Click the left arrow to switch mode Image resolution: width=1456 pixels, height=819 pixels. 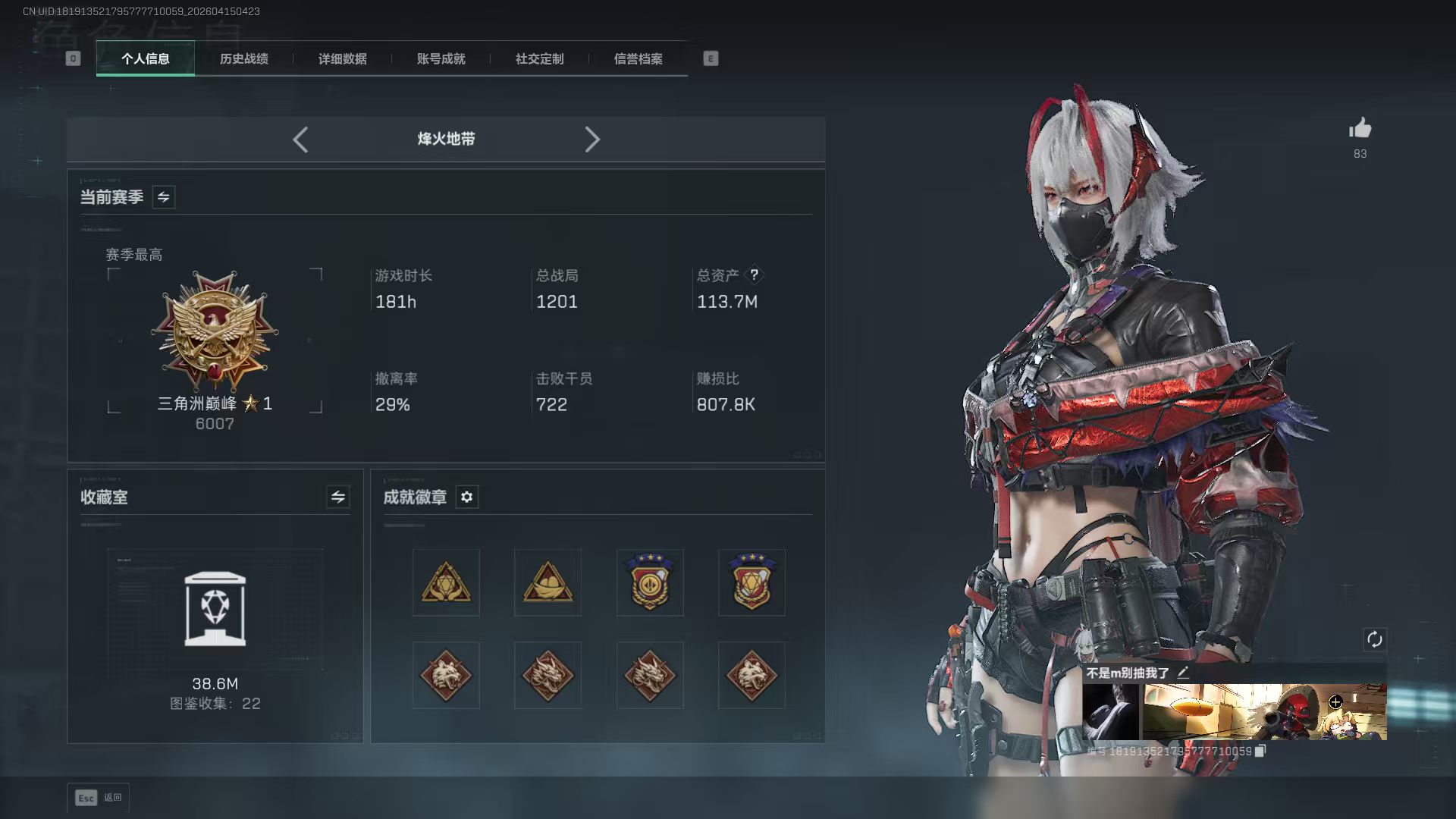click(300, 140)
